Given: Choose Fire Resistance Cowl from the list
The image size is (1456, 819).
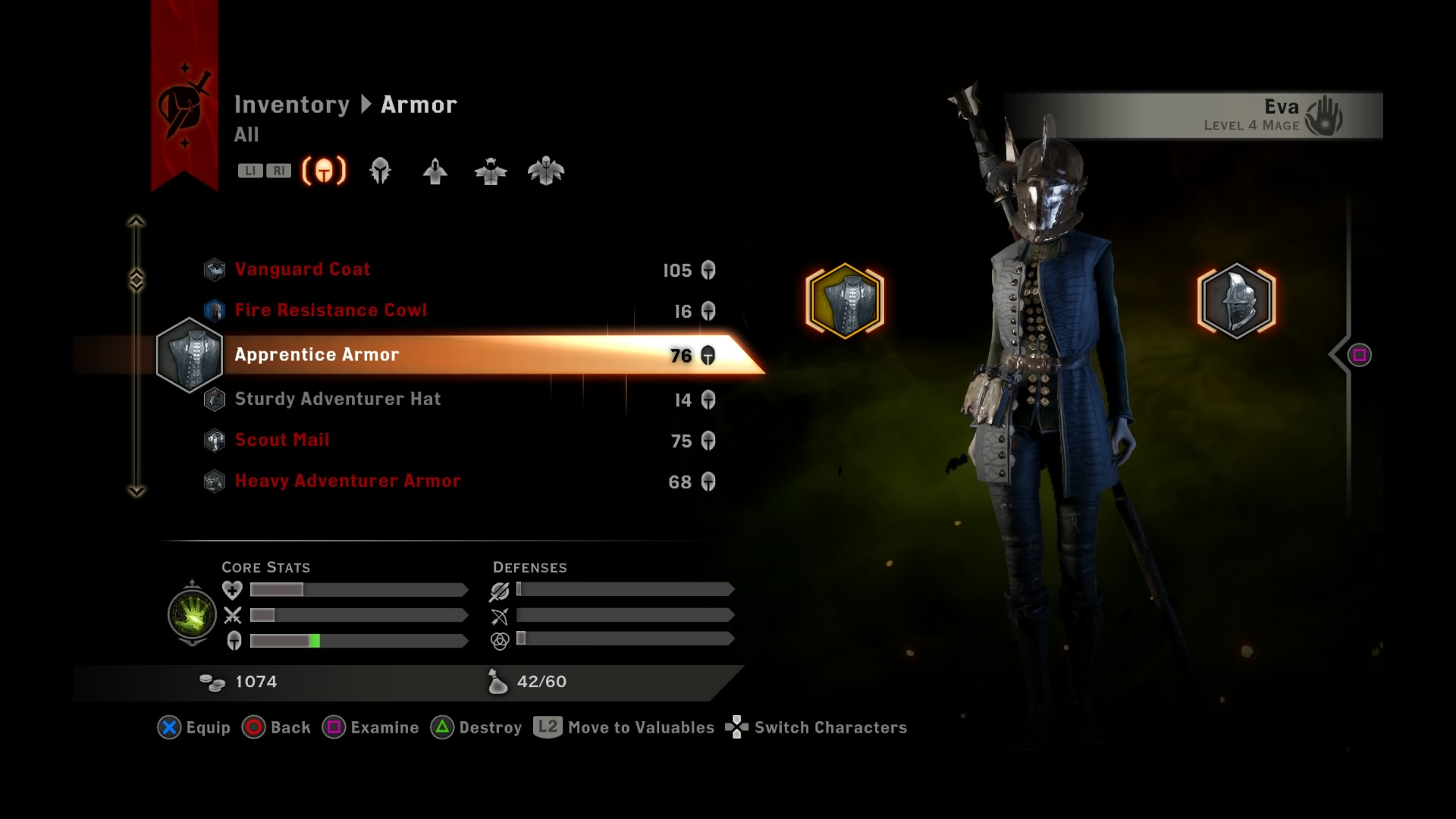Looking at the screenshot, I should point(331,311).
